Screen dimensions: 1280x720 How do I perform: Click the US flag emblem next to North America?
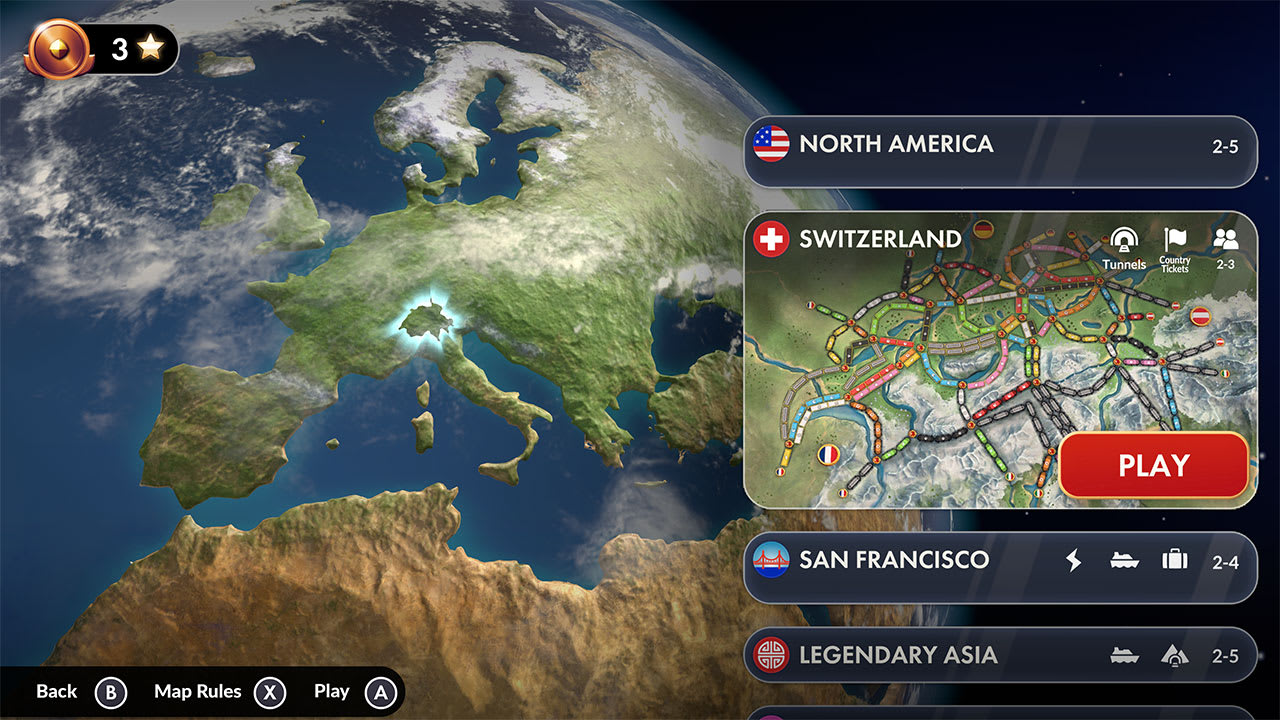[770, 144]
